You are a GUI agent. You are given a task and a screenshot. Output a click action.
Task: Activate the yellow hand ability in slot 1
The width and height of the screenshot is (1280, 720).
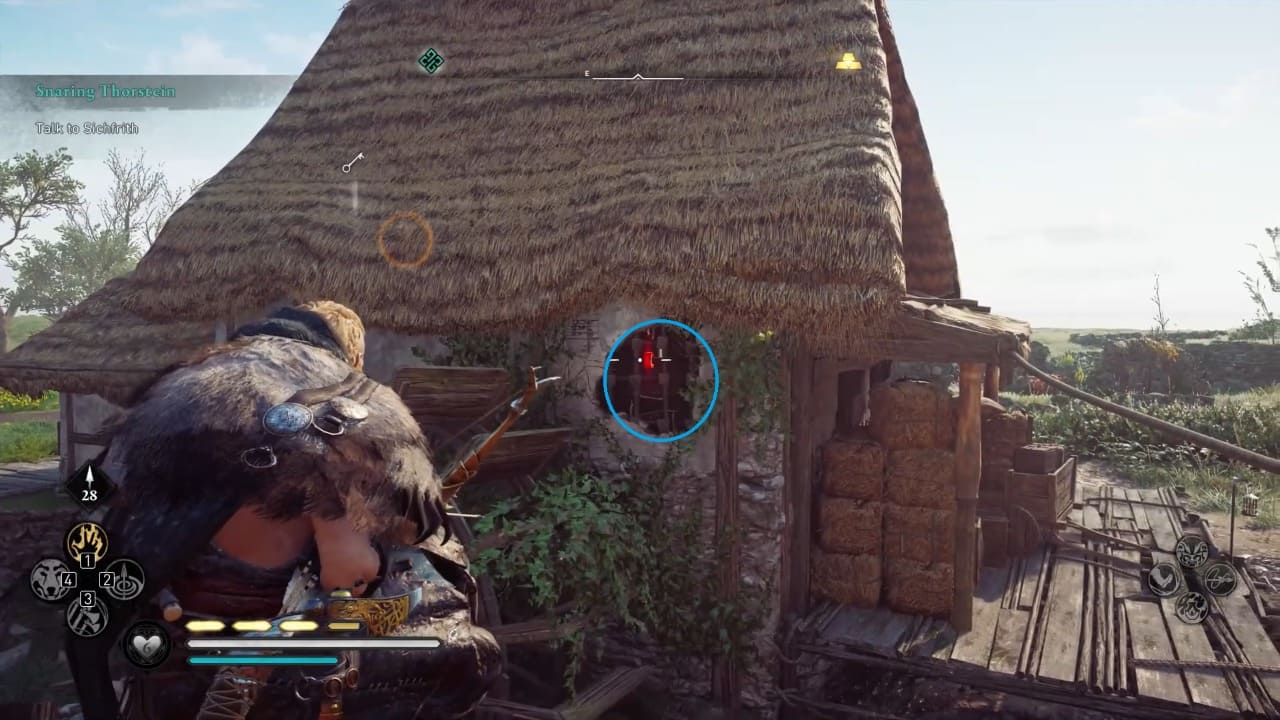[86, 541]
